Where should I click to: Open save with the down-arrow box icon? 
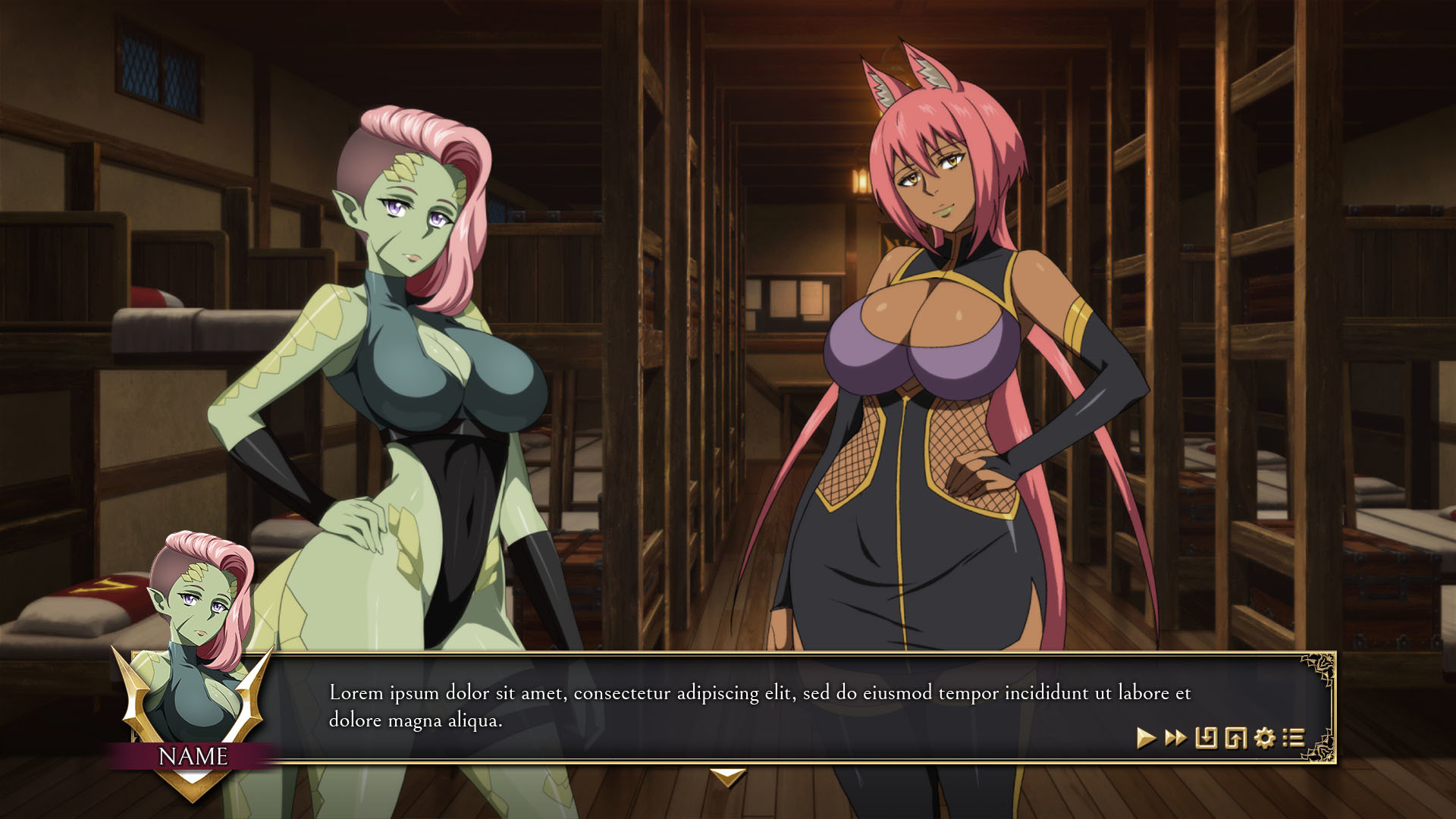pyautogui.click(x=1206, y=738)
